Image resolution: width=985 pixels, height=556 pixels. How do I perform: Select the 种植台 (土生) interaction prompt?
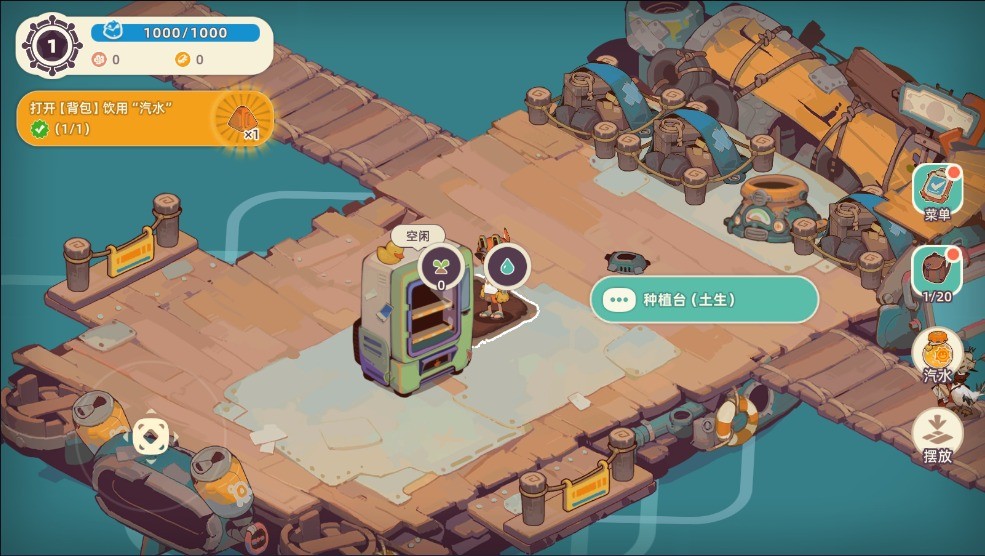coord(704,299)
